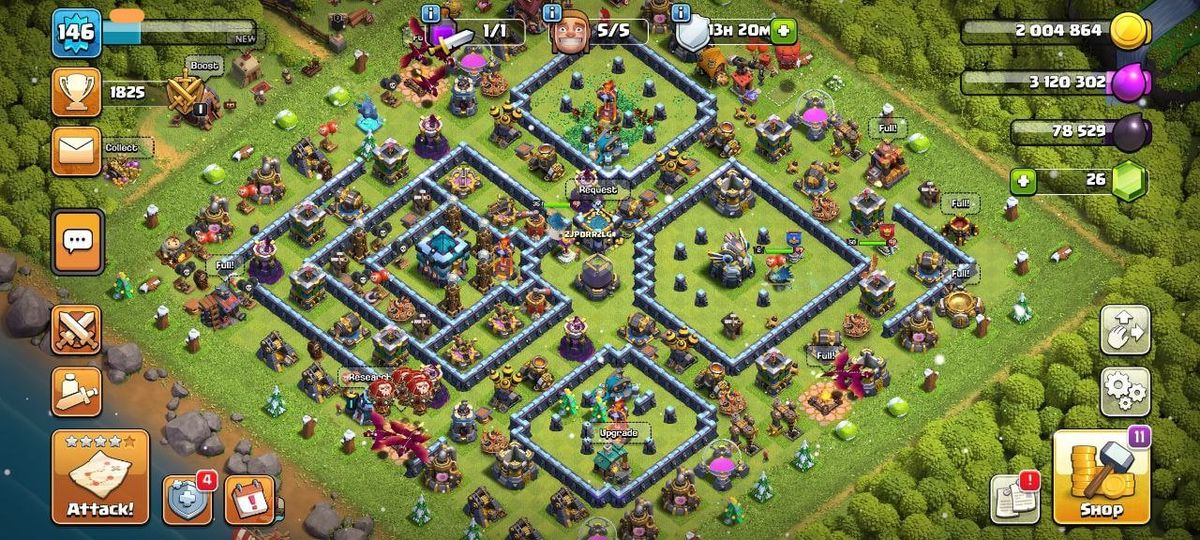This screenshot has width=1200, height=540.
Task: View the trophy league profile
Action: [x=77, y=93]
